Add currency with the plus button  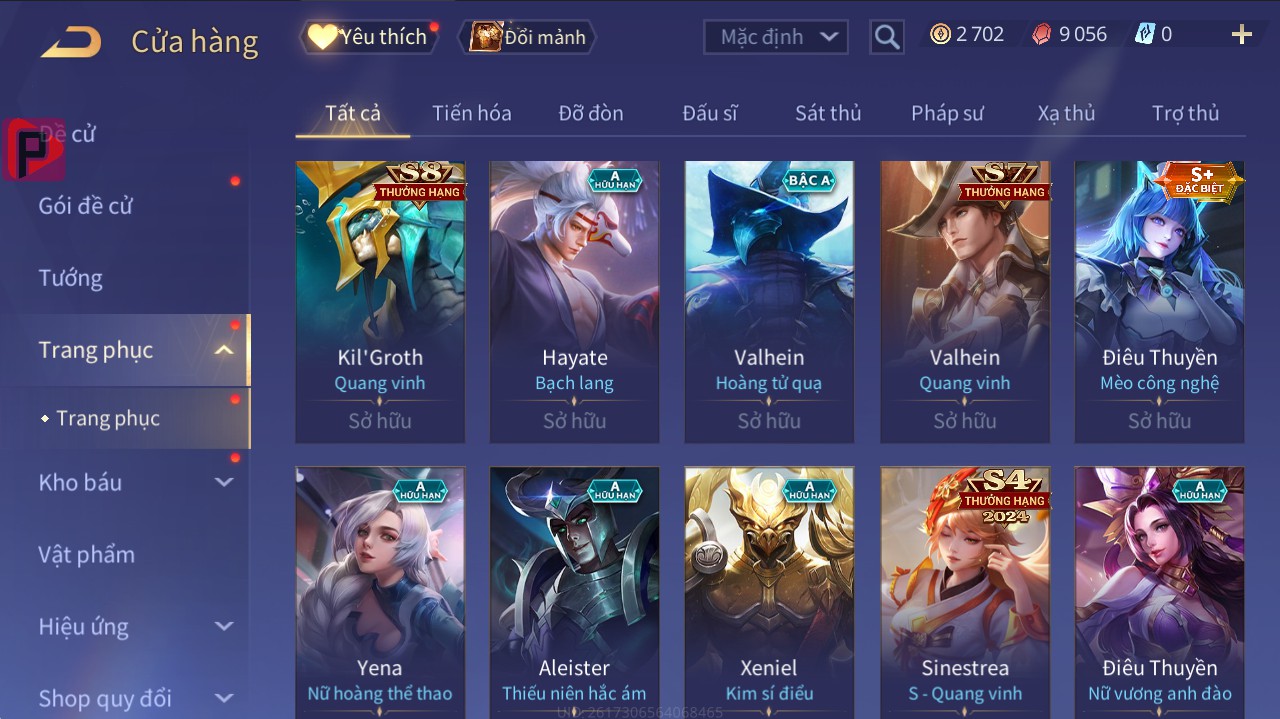point(1241,35)
